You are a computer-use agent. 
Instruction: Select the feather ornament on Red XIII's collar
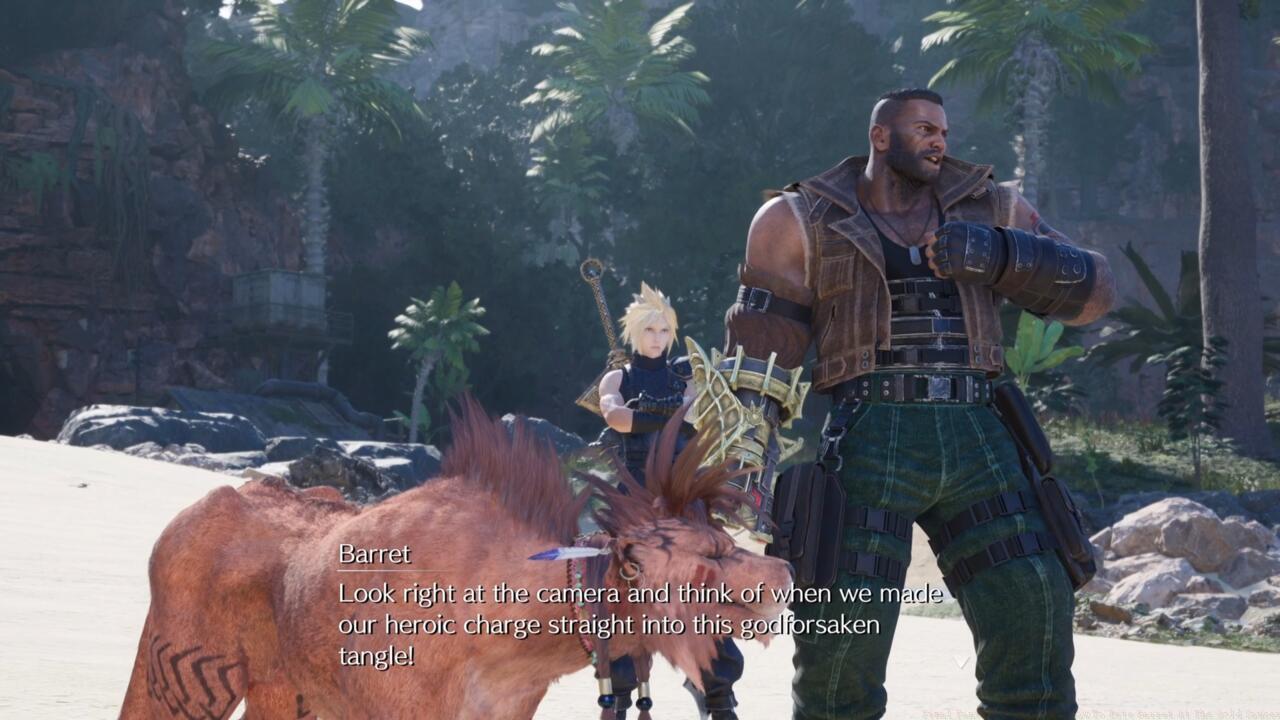pyautogui.click(x=560, y=555)
